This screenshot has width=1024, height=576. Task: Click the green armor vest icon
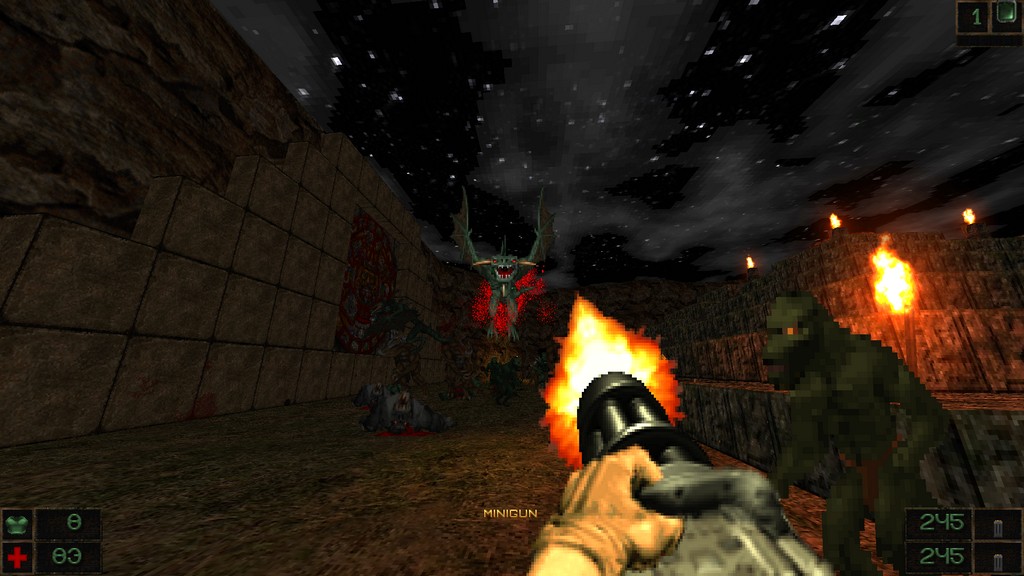tap(17, 523)
